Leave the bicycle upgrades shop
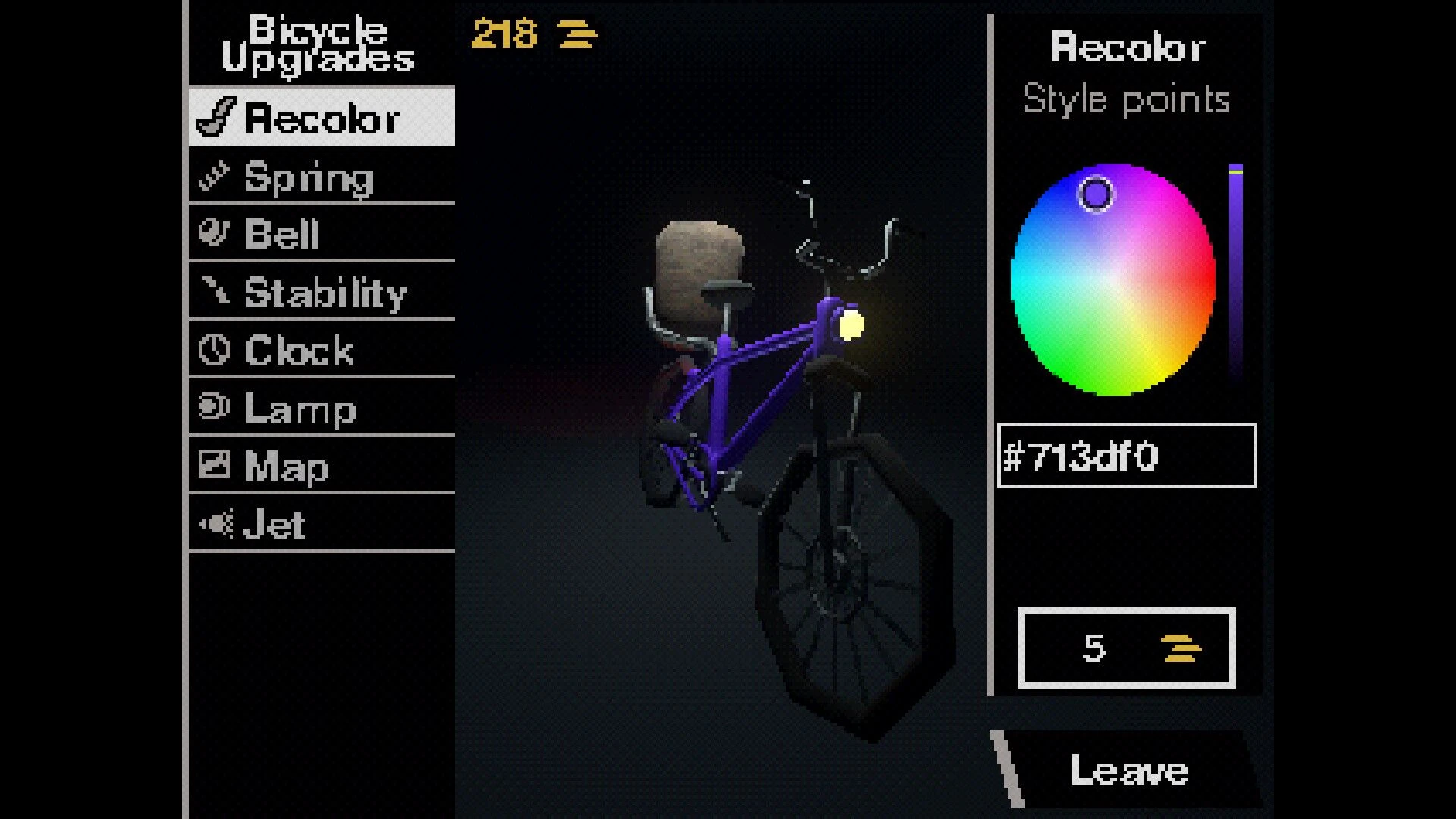The height and width of the screenshot is (819, 1456). coord(1128,770)
